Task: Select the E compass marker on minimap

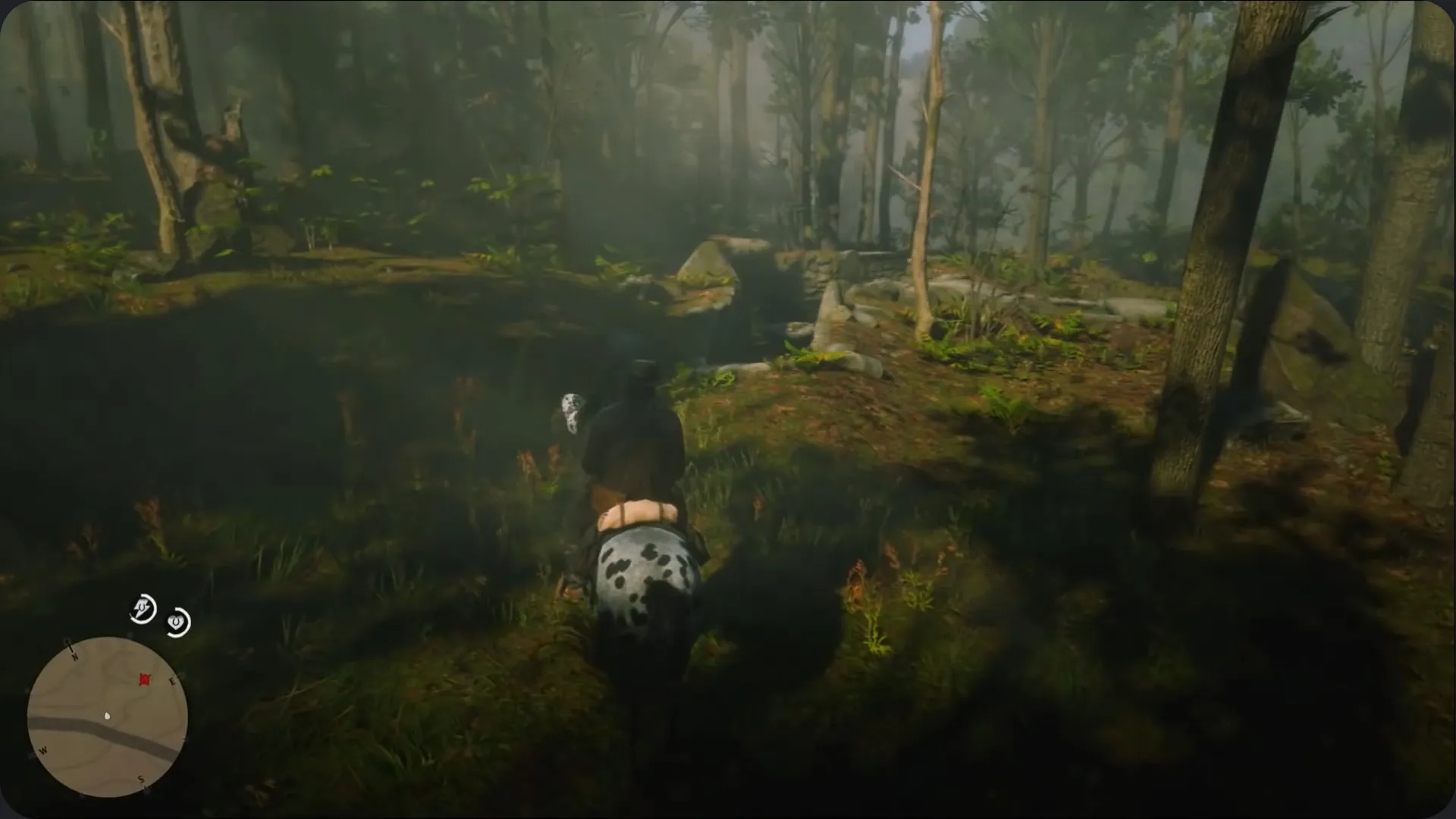Action: point(173,680)
